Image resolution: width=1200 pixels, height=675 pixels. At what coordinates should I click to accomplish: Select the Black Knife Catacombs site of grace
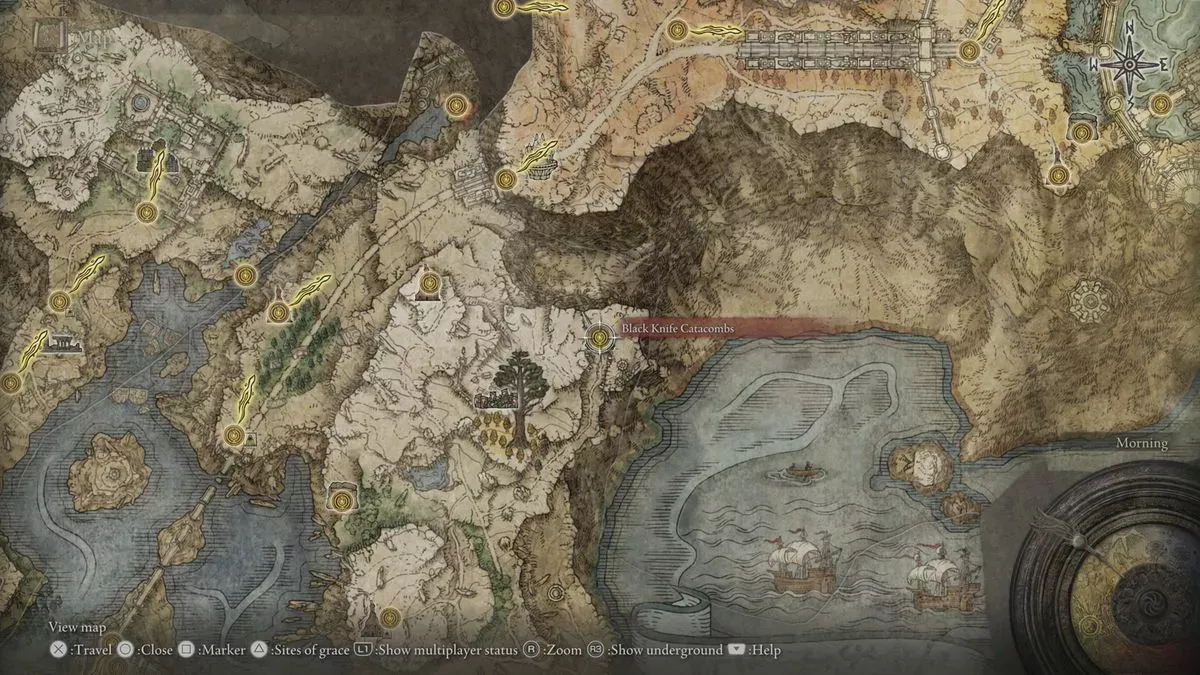(x=600, y=338)
